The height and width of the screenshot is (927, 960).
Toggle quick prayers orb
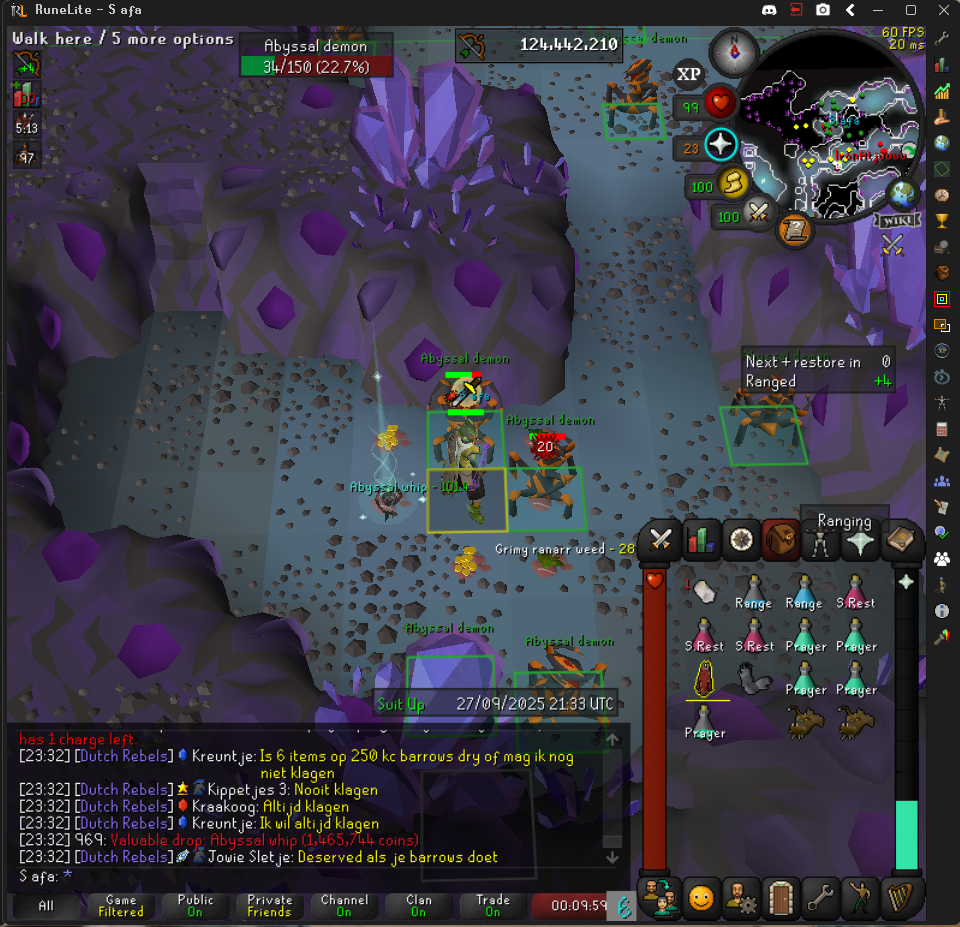click(x=720, y=146)
